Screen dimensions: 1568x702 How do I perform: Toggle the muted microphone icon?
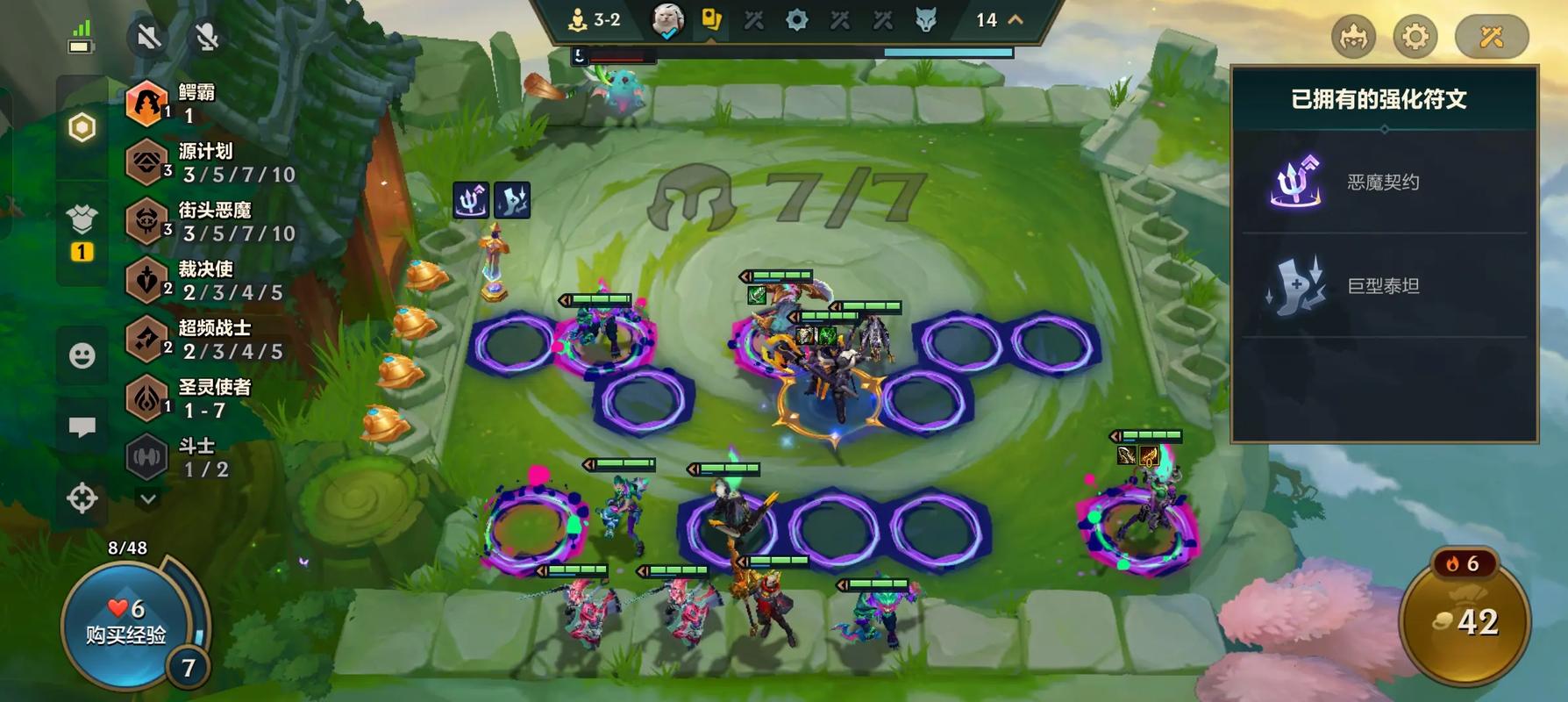(x=207, y=37)
